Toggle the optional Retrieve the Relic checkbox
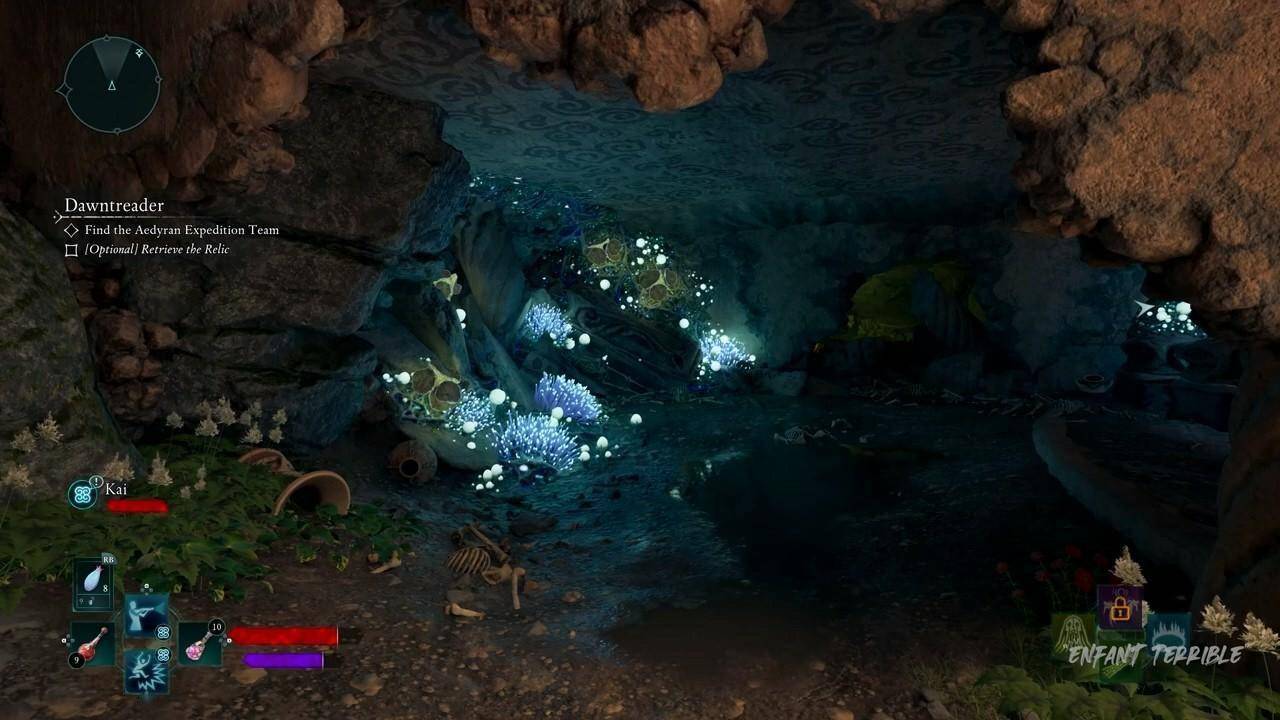Screen dimensions: 1280x720 [x=71, y=250]
